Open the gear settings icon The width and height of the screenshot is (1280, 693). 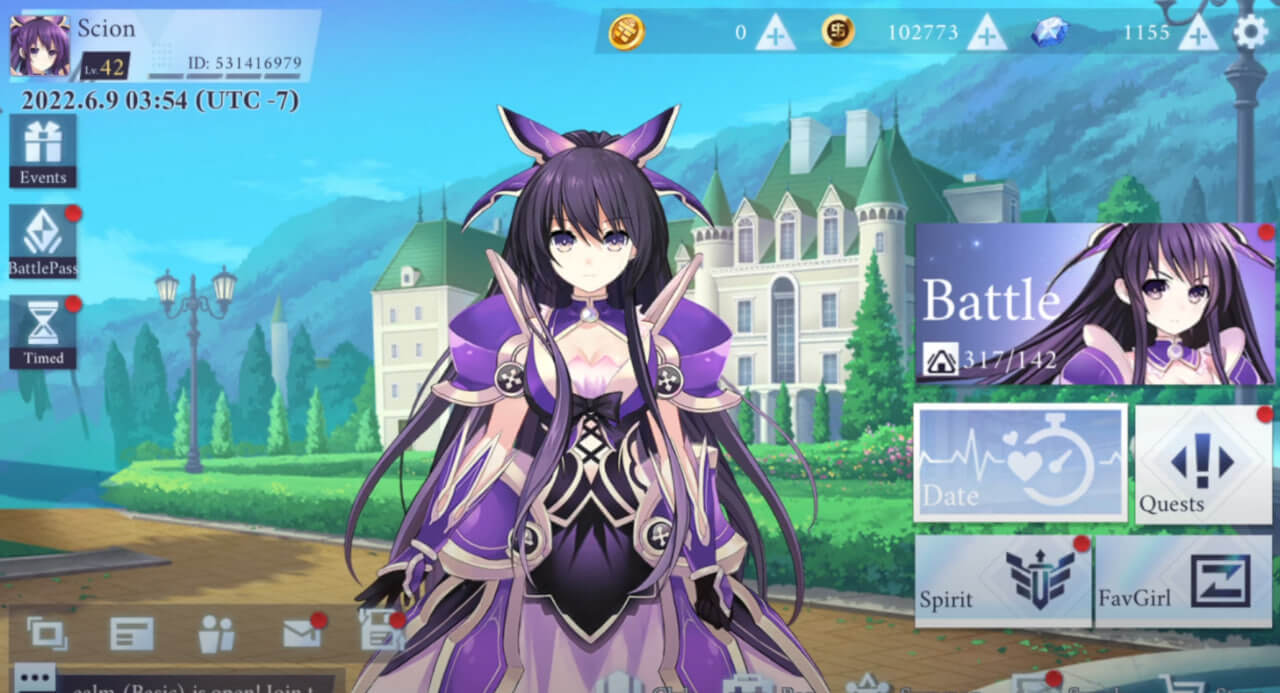tap(1250, 32)
